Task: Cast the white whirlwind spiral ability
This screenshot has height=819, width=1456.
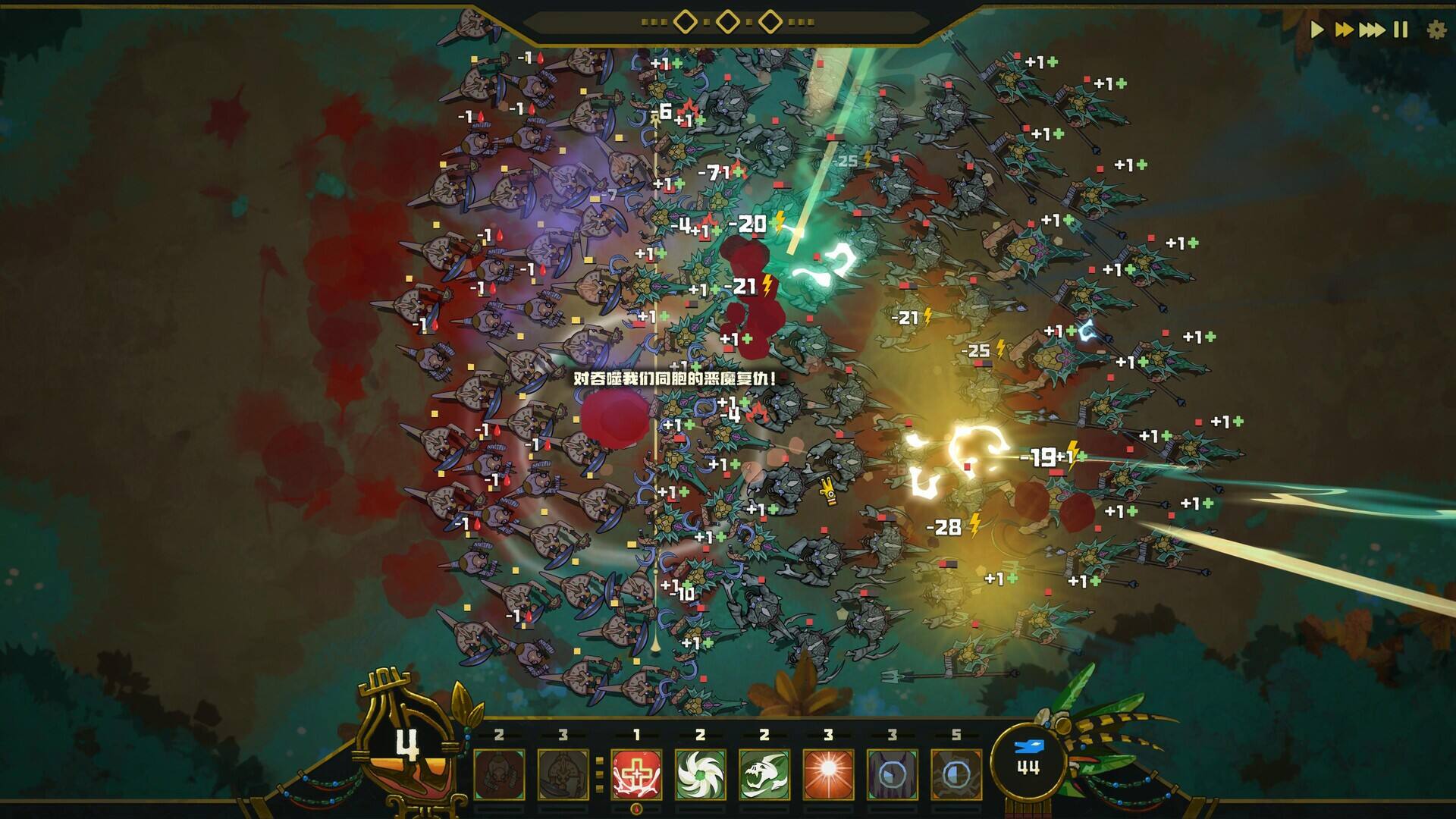Action: [x=700, y=774]
